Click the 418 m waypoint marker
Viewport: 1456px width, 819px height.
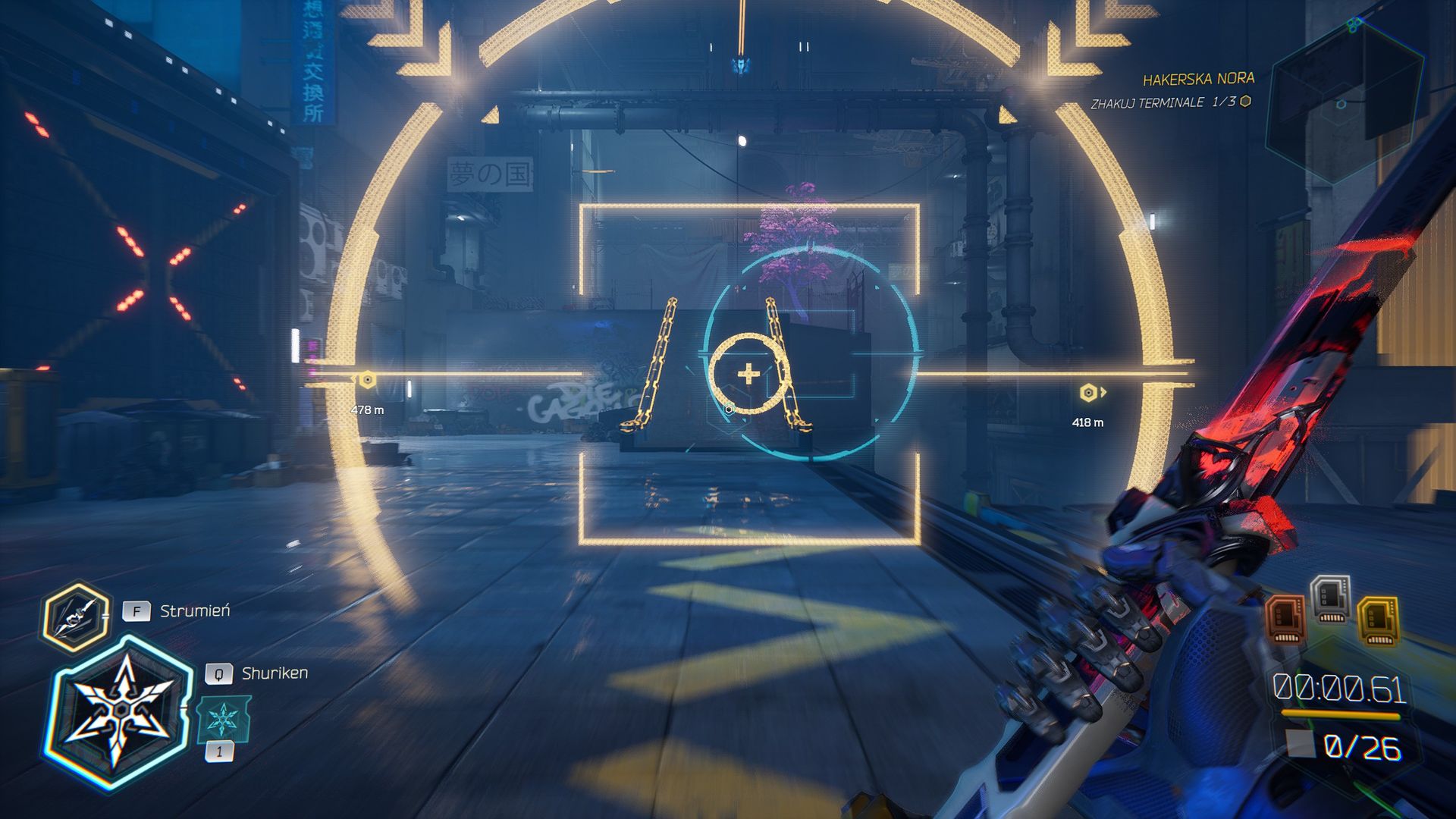point(1088,392)
